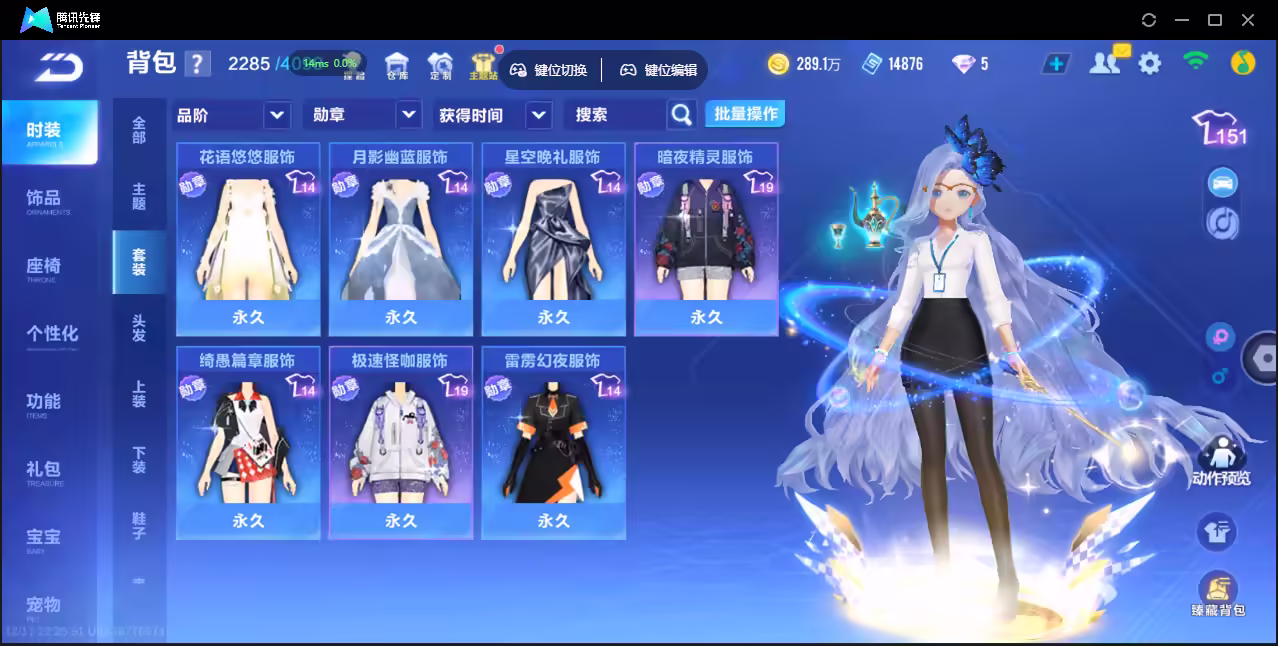Open the 动作预览 action preview
The height and width of the screenshot is (646, 1278).
[1220, 462]
